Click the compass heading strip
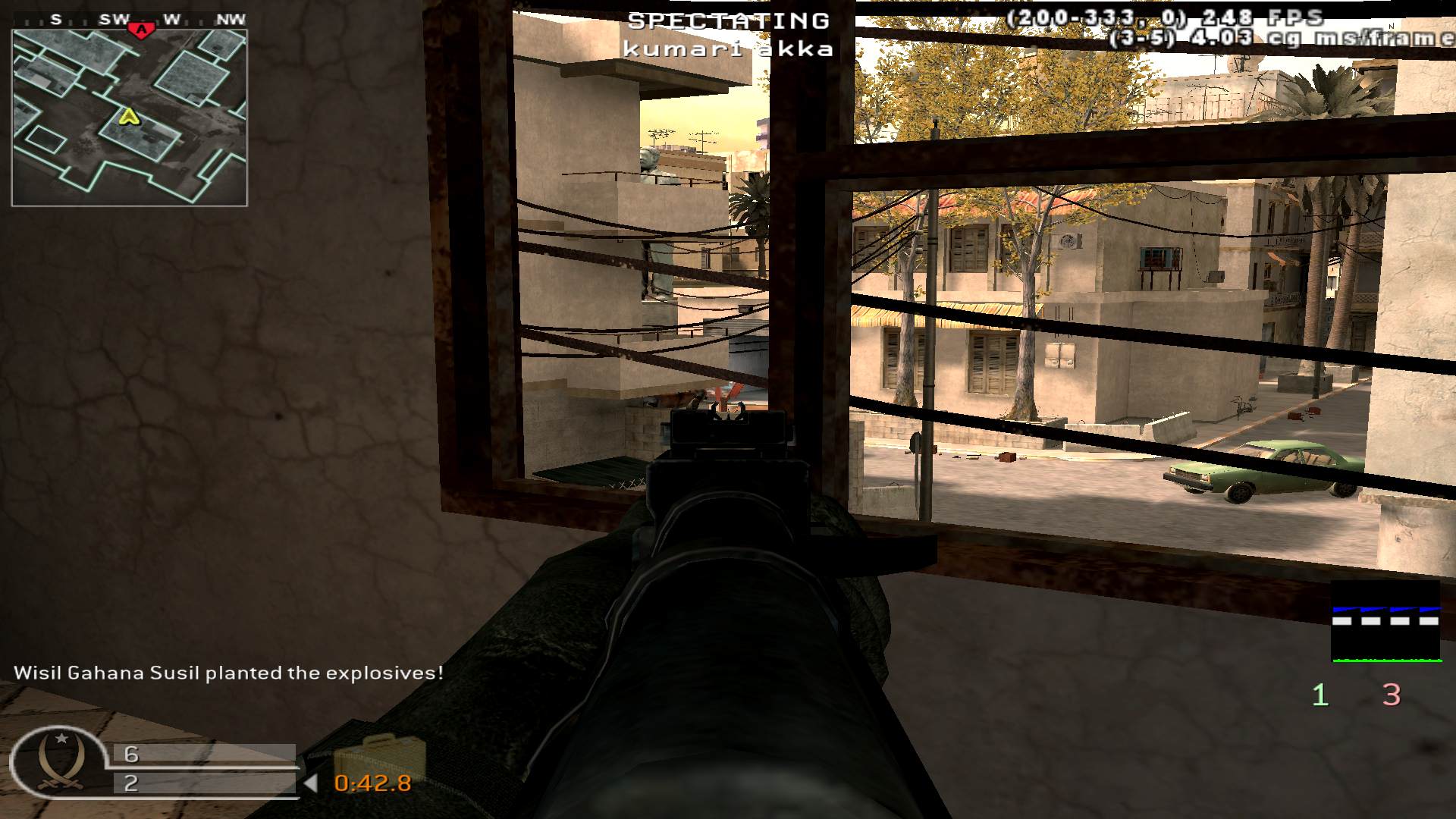This screenshot has height=819, width=1456. tap(129, 20)
